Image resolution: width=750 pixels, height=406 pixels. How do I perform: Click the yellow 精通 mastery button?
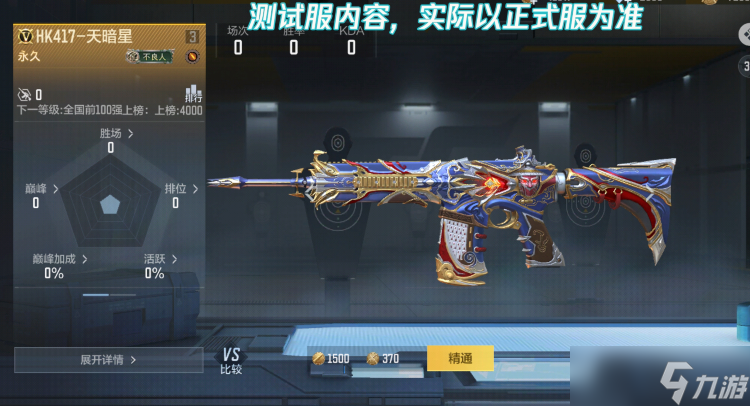pyautogui.click(x=460, y=358)
